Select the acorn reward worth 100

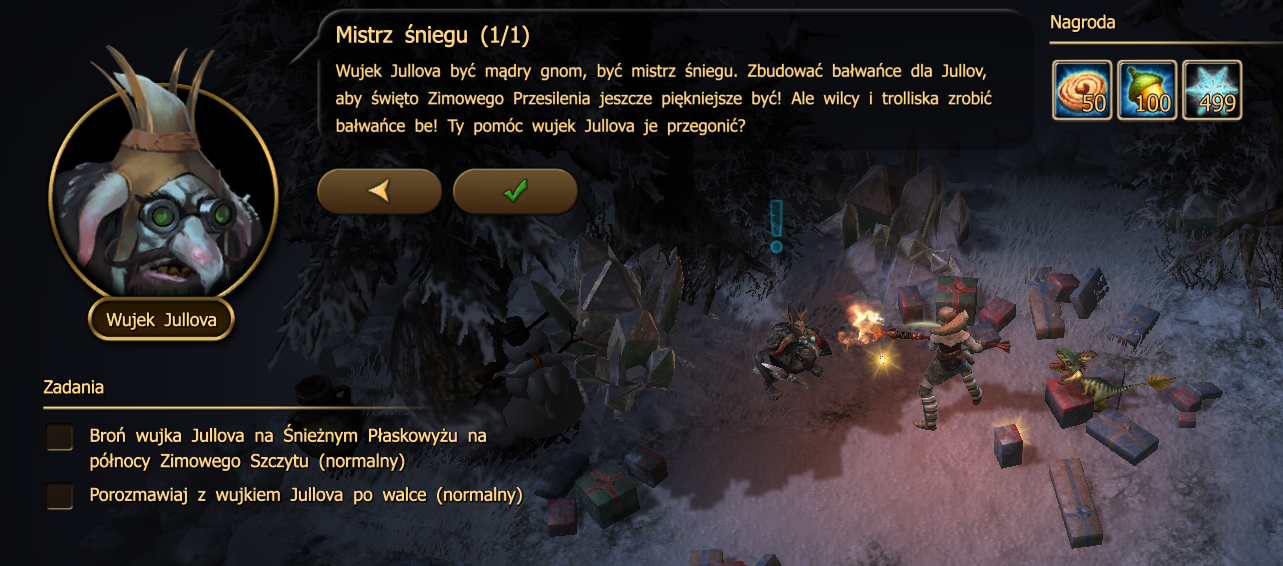click(1147, 89)
